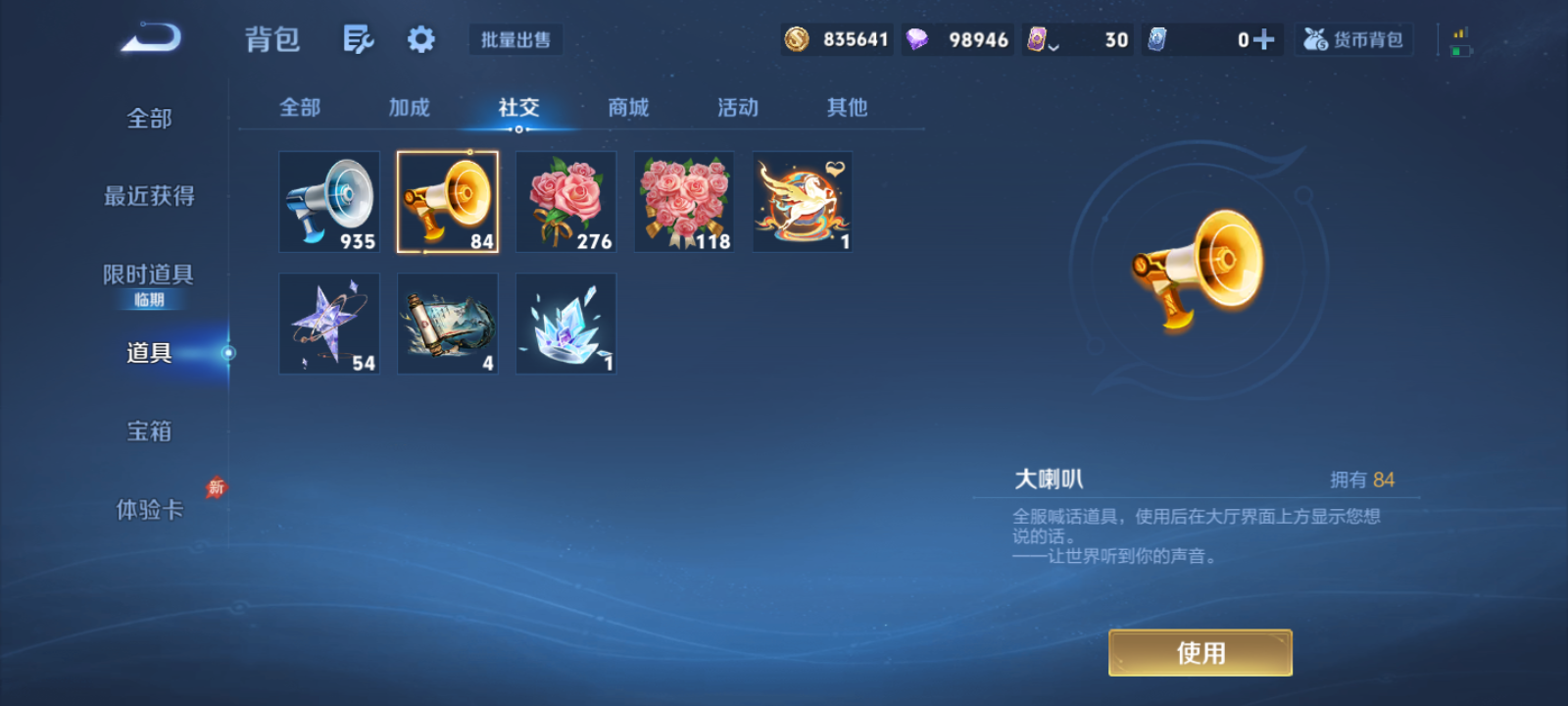Click the 使用 button to use the megaphone

1200,651
